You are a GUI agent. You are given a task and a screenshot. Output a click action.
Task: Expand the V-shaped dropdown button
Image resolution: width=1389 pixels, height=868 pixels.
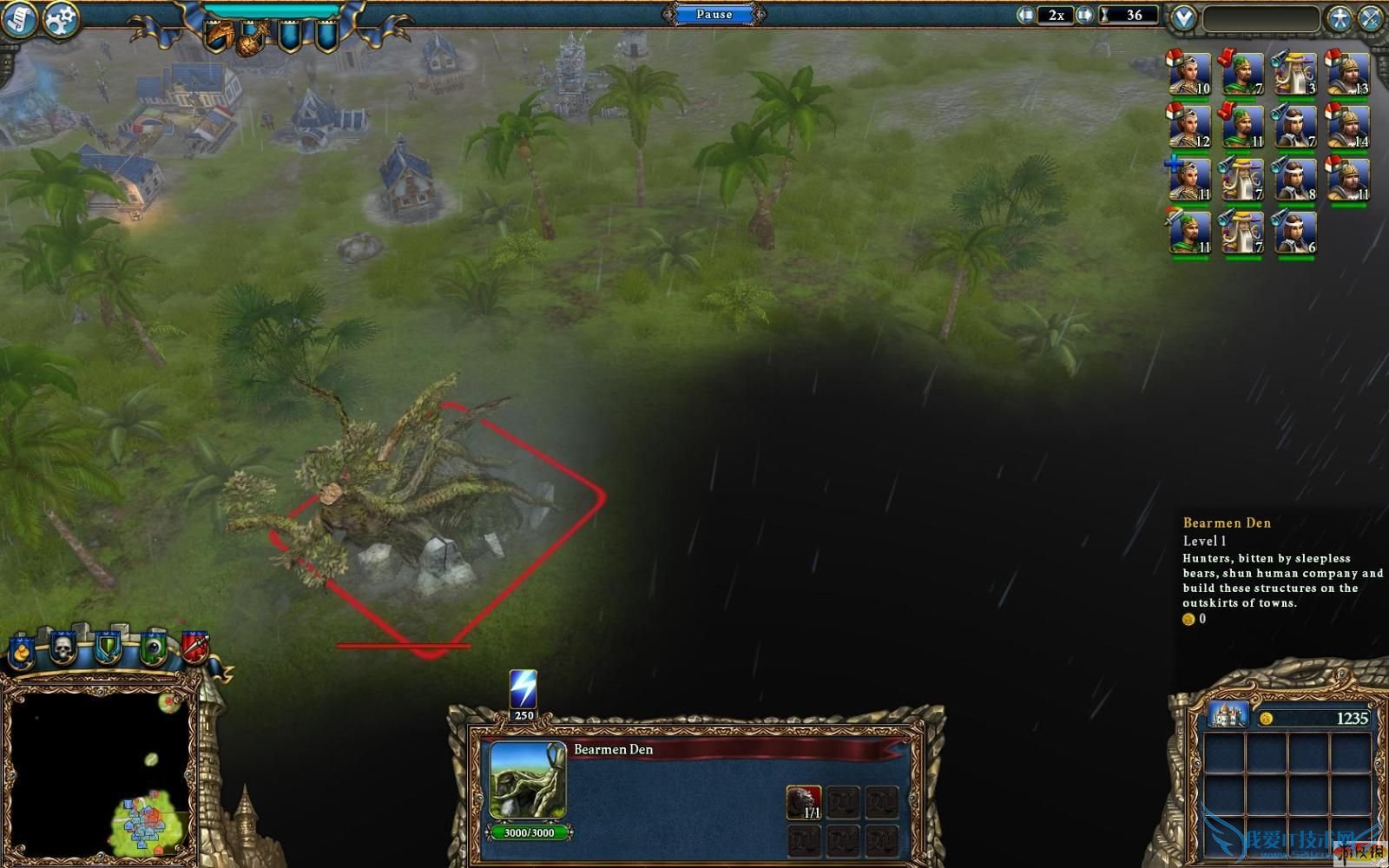(x=1182, y=17)
